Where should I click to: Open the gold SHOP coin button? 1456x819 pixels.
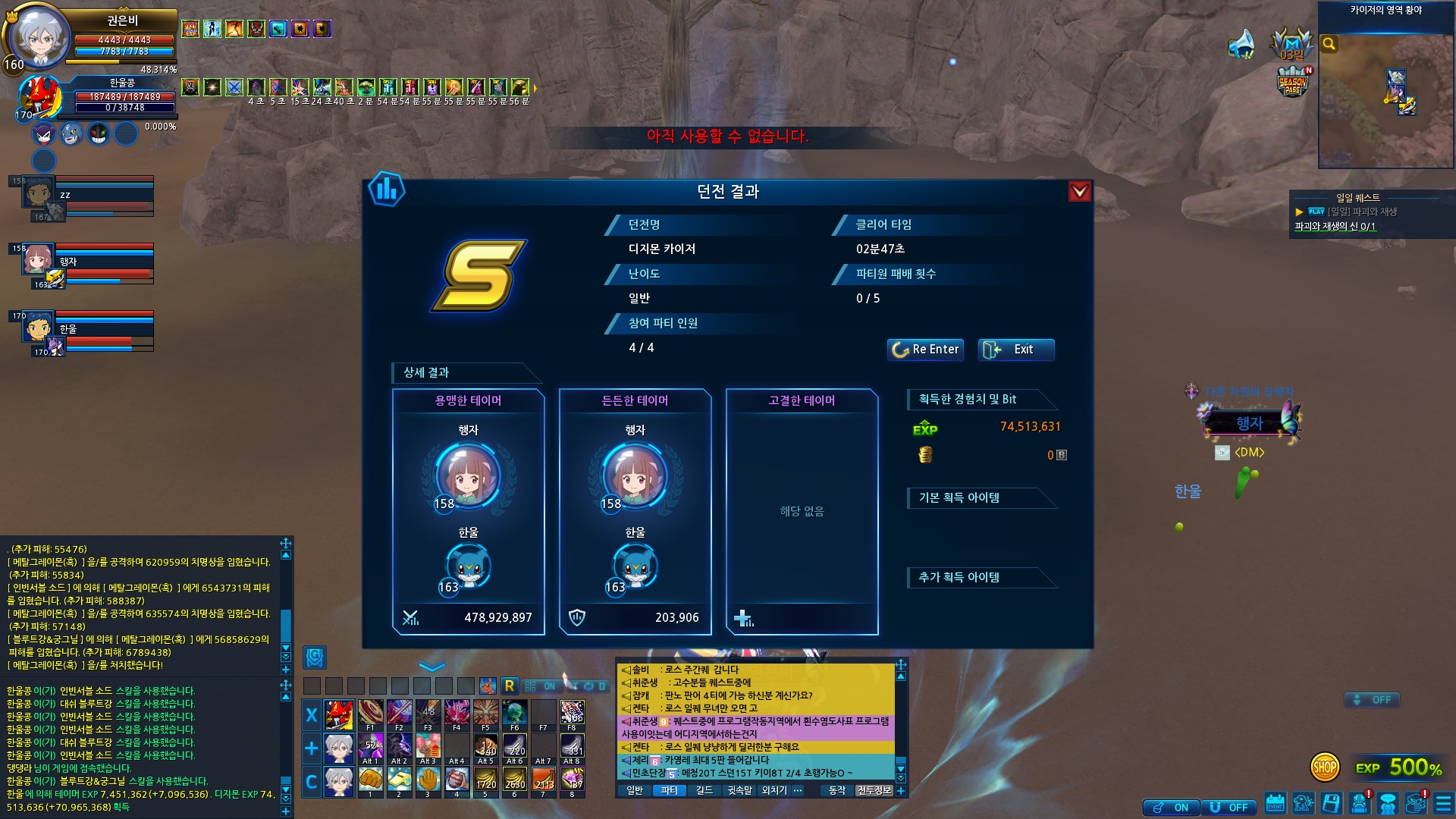(1324, 767)
